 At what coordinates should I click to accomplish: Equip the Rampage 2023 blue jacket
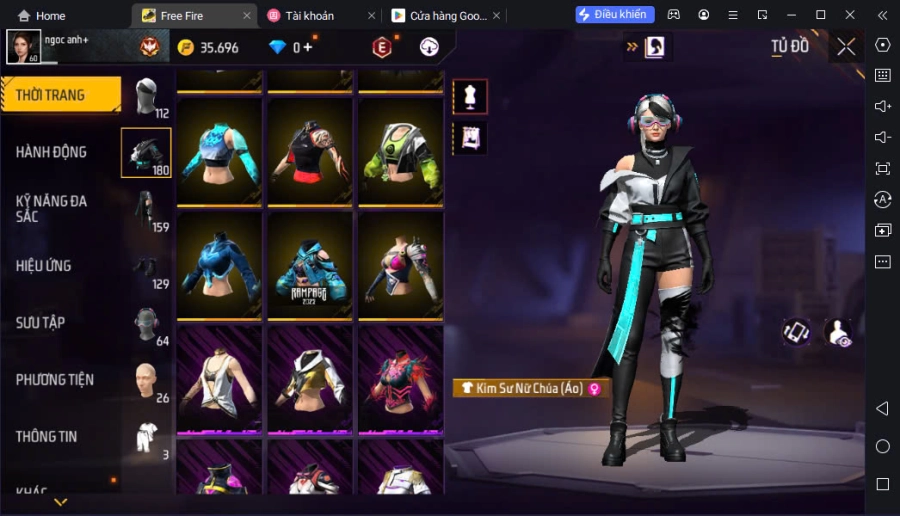point(310,267)
